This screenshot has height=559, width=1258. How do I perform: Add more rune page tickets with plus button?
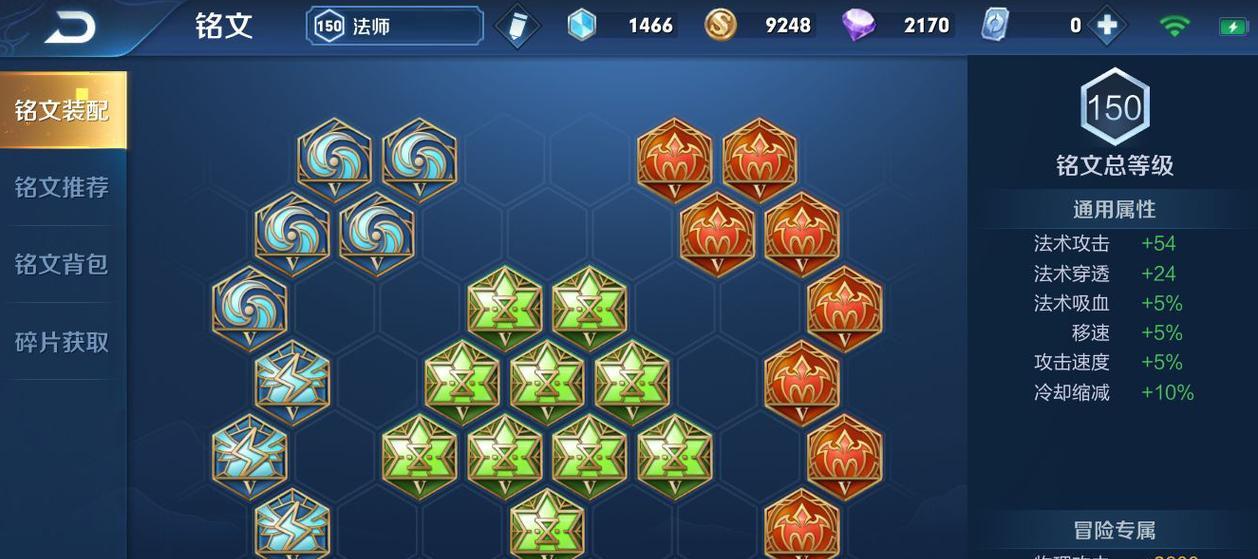click(1106, 26)
